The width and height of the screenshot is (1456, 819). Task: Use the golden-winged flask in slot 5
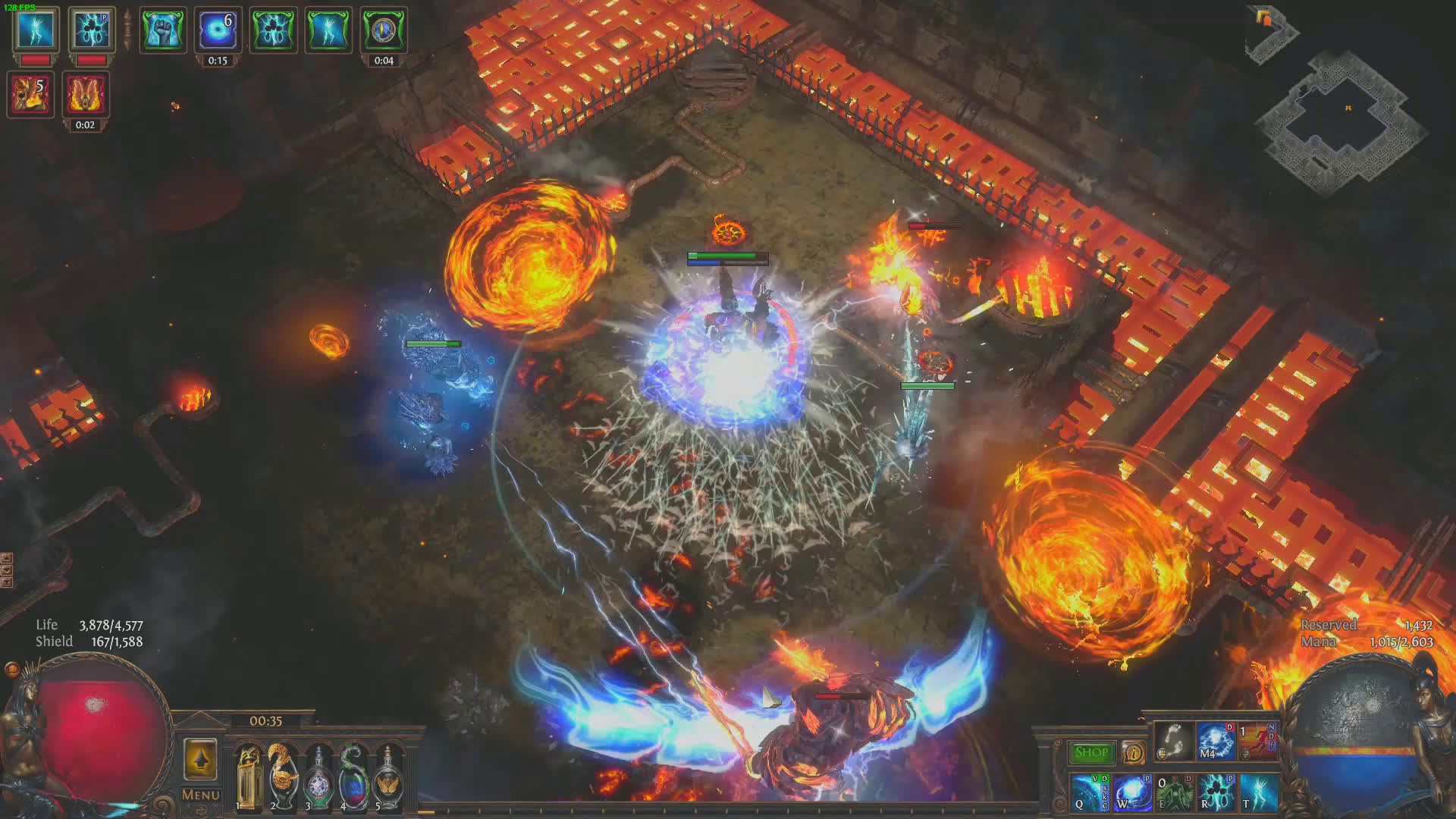pos(388,778)
